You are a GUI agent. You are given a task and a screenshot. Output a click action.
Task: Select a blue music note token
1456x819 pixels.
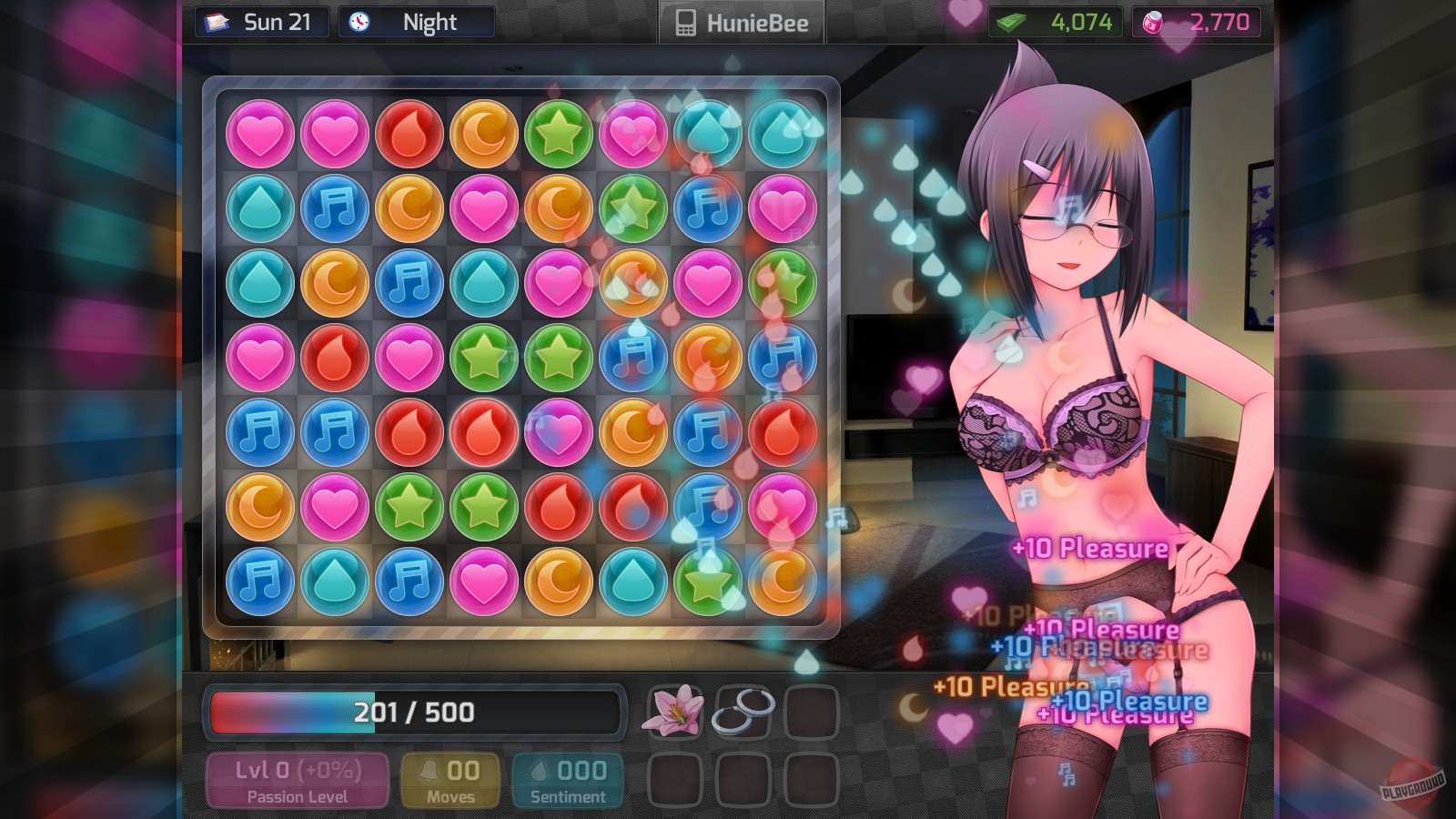(334, 207)
